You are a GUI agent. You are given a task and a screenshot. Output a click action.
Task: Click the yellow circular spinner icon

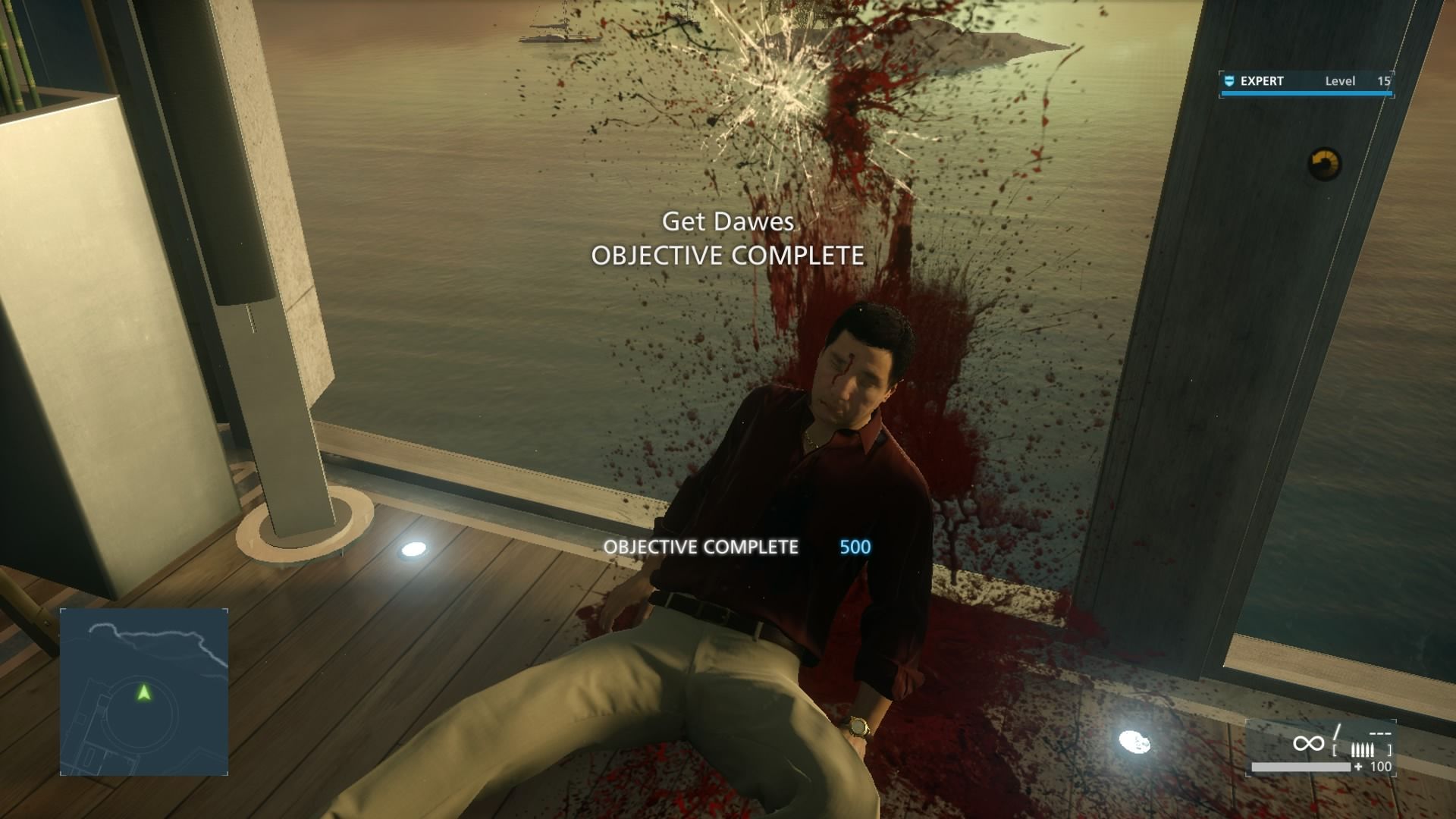coord(1325,164)
